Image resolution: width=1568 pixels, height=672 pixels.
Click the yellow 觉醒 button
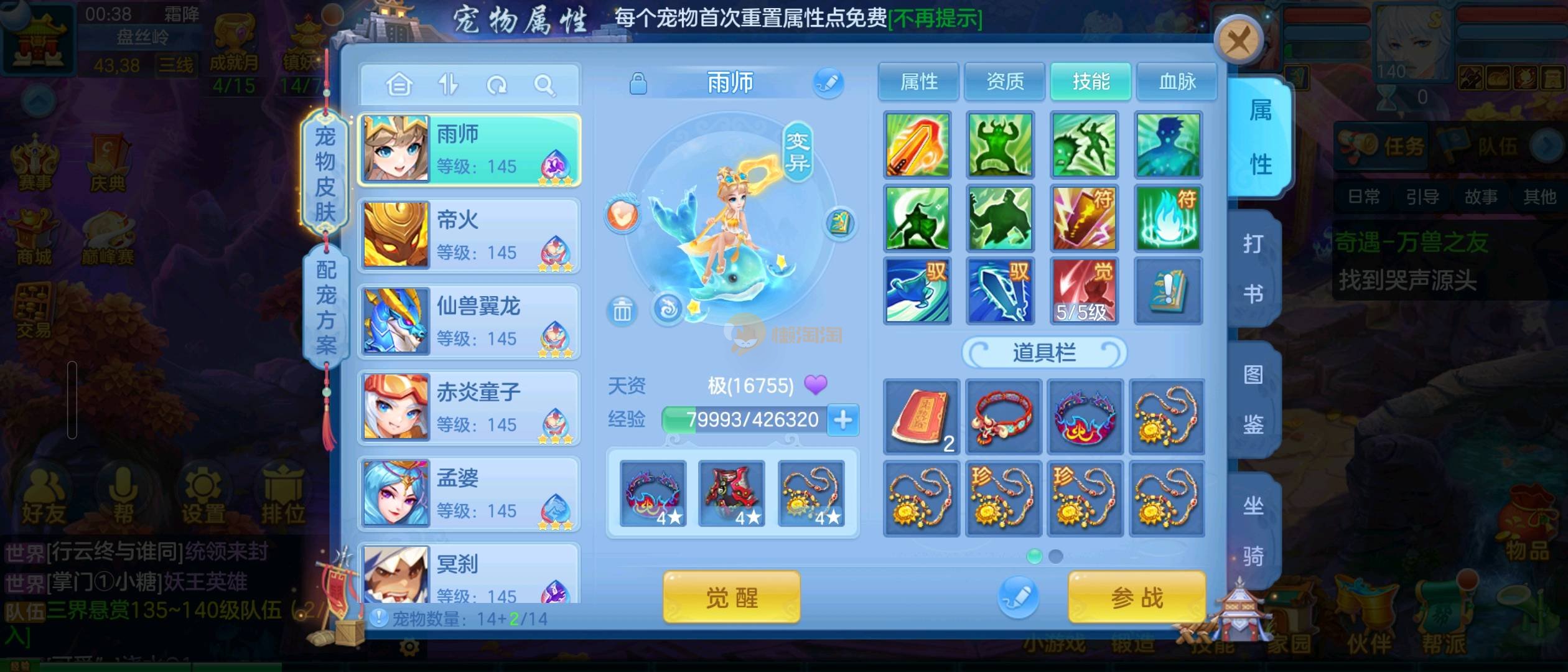(731, 598)
